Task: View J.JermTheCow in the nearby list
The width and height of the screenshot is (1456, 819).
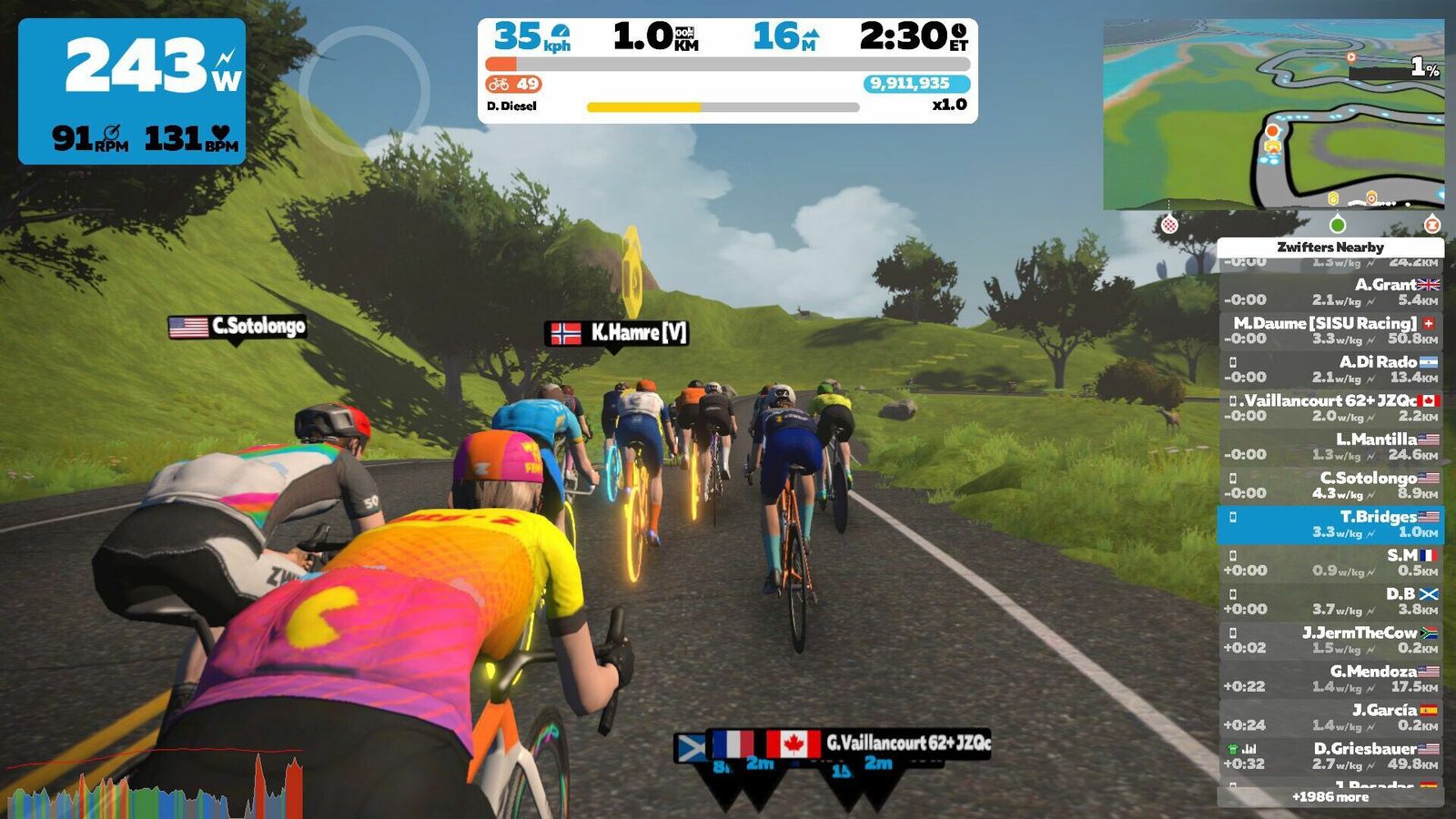Action: click(1330, 640)
